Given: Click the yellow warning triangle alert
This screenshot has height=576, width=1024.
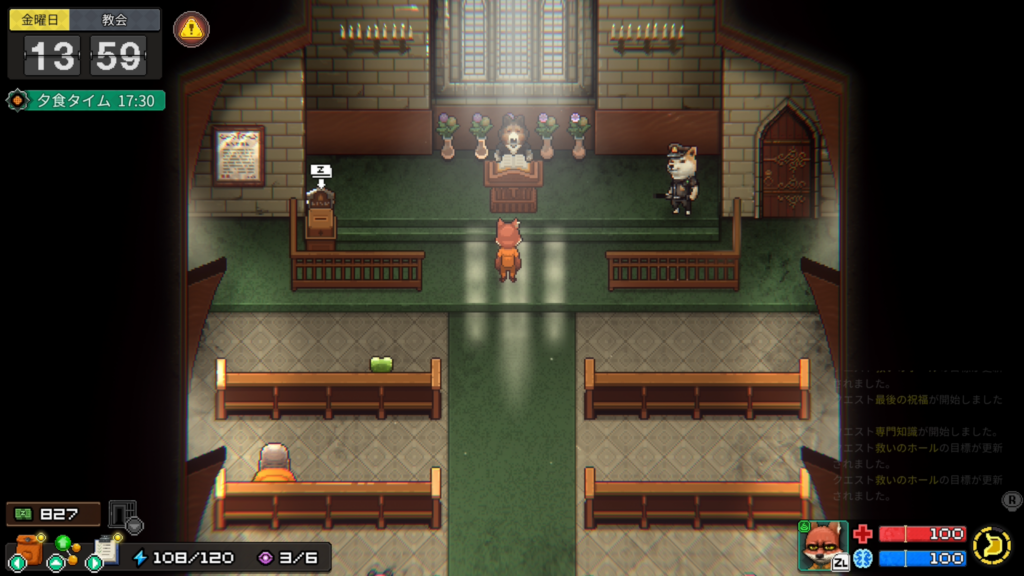Looking at the screenshot, I should [191, 29].
